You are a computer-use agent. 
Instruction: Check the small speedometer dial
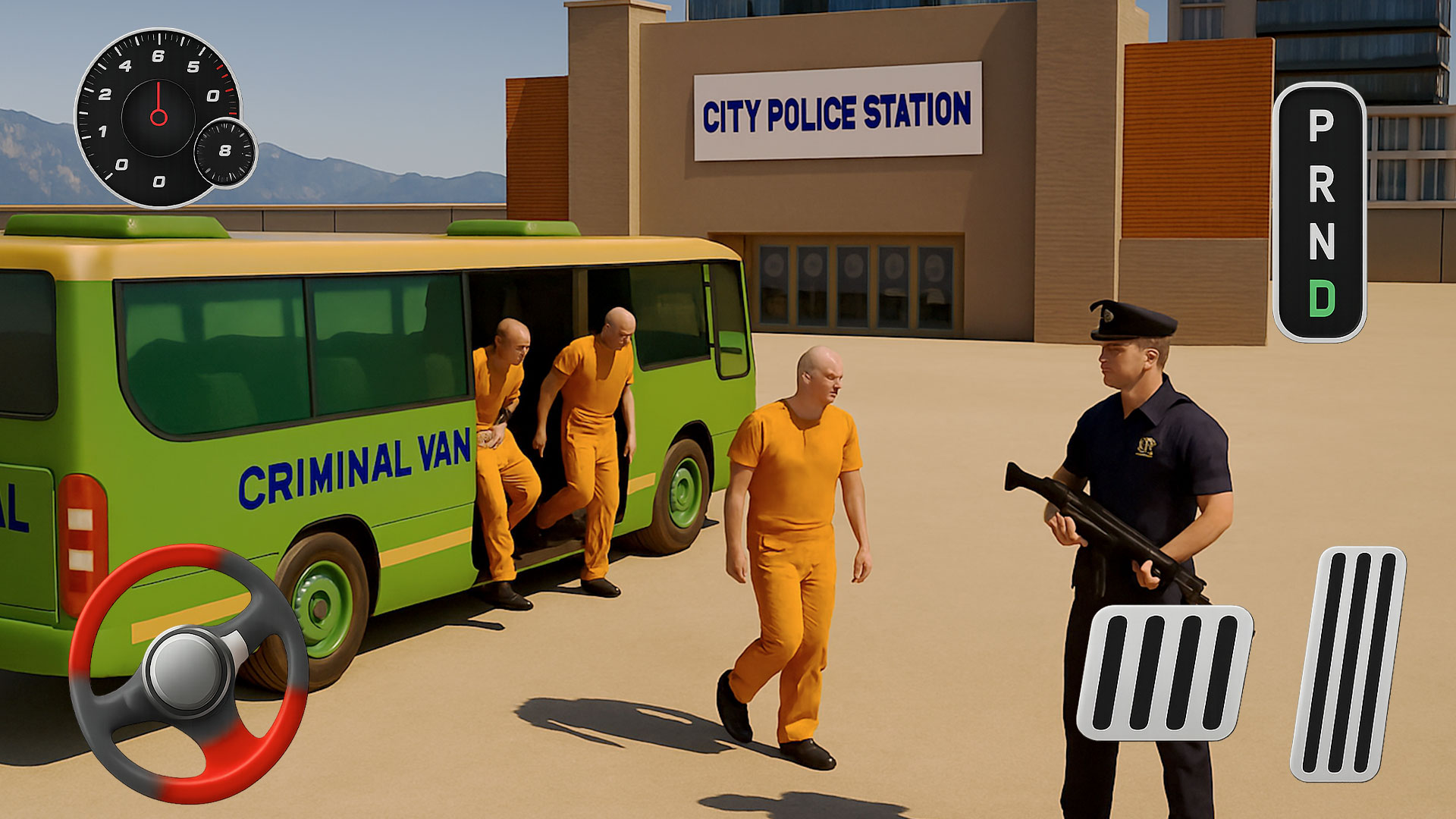(224, 152)
